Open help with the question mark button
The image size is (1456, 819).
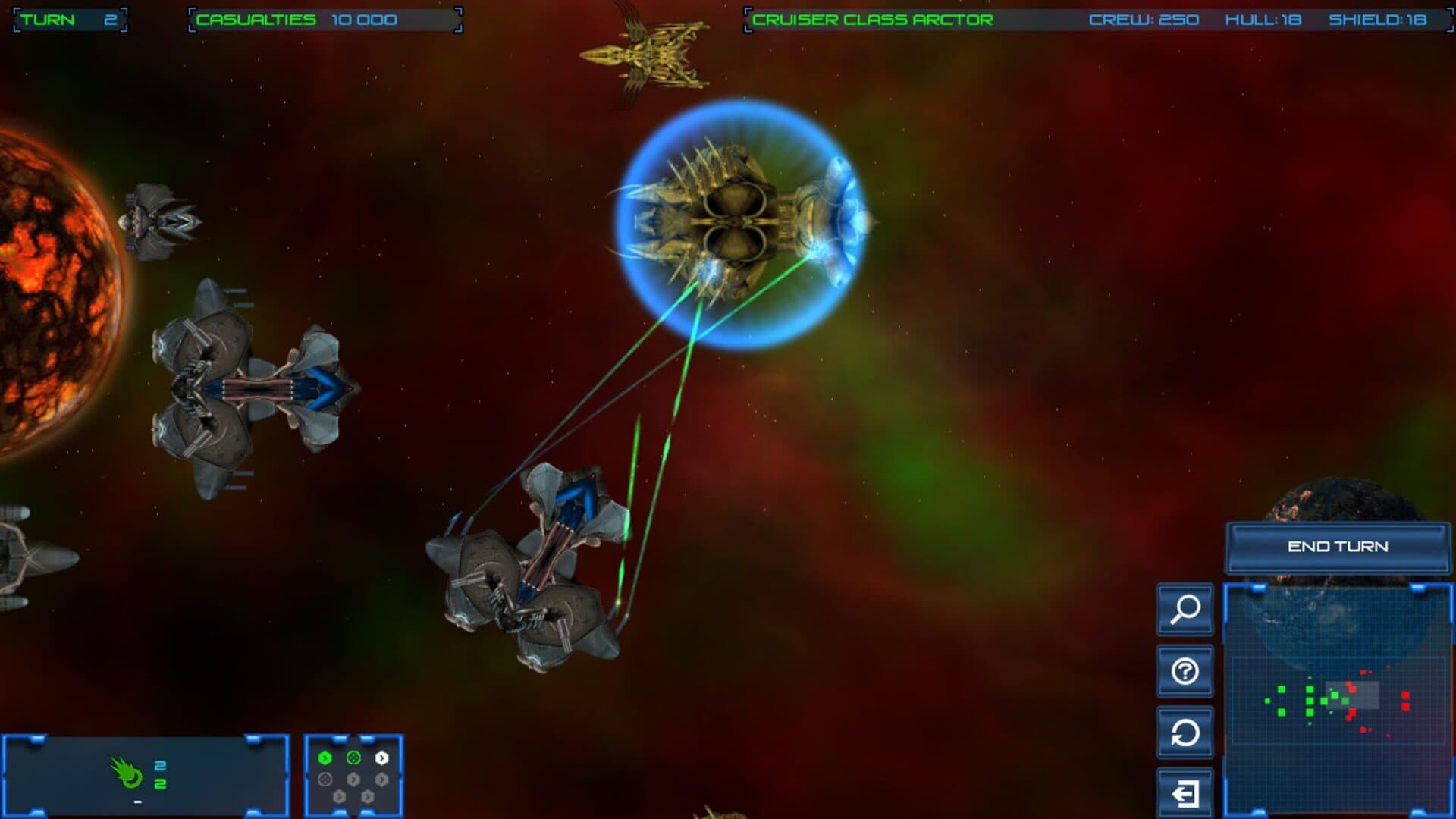[1185, 671]
